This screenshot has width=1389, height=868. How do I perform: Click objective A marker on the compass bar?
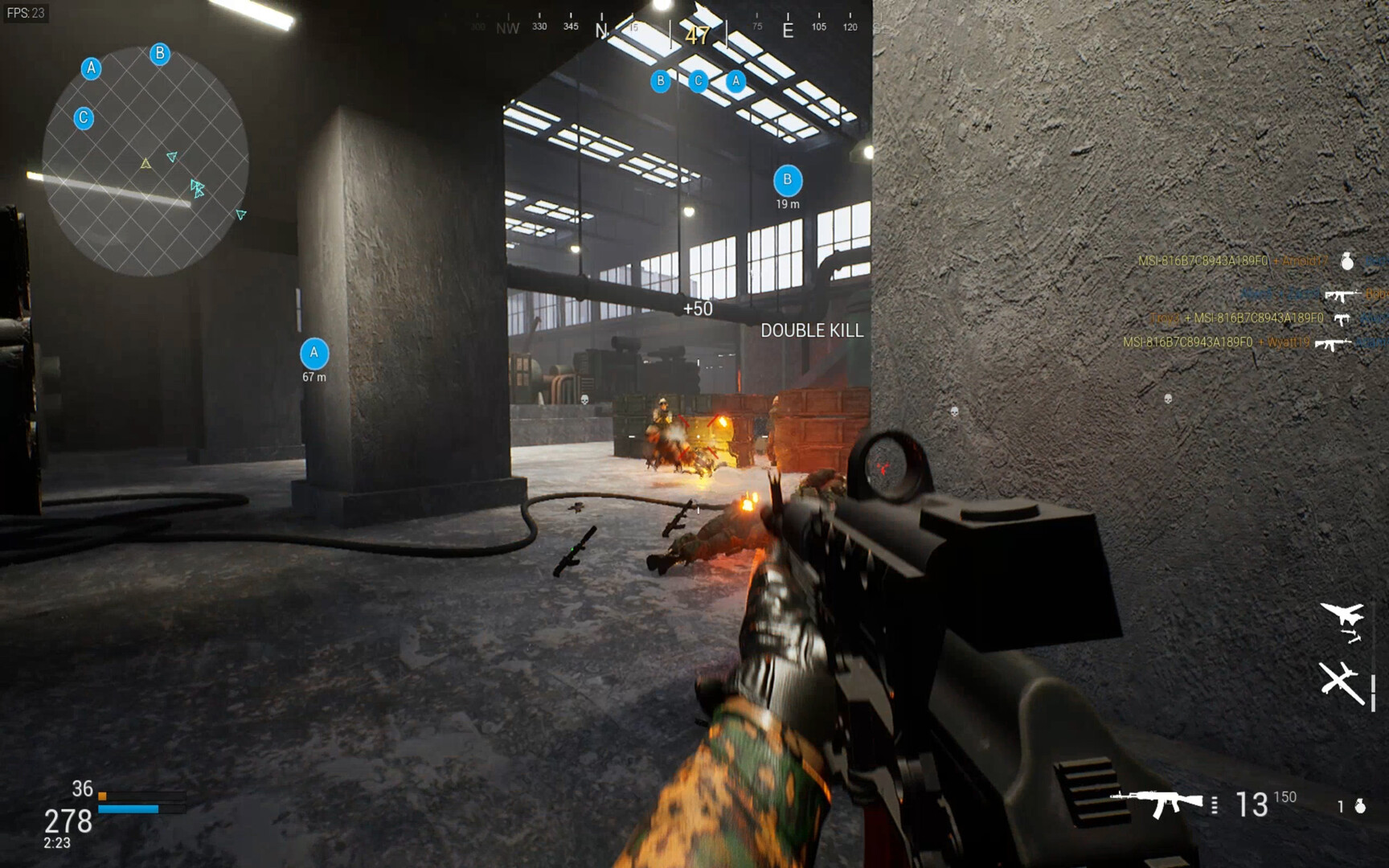click(735, 81)
